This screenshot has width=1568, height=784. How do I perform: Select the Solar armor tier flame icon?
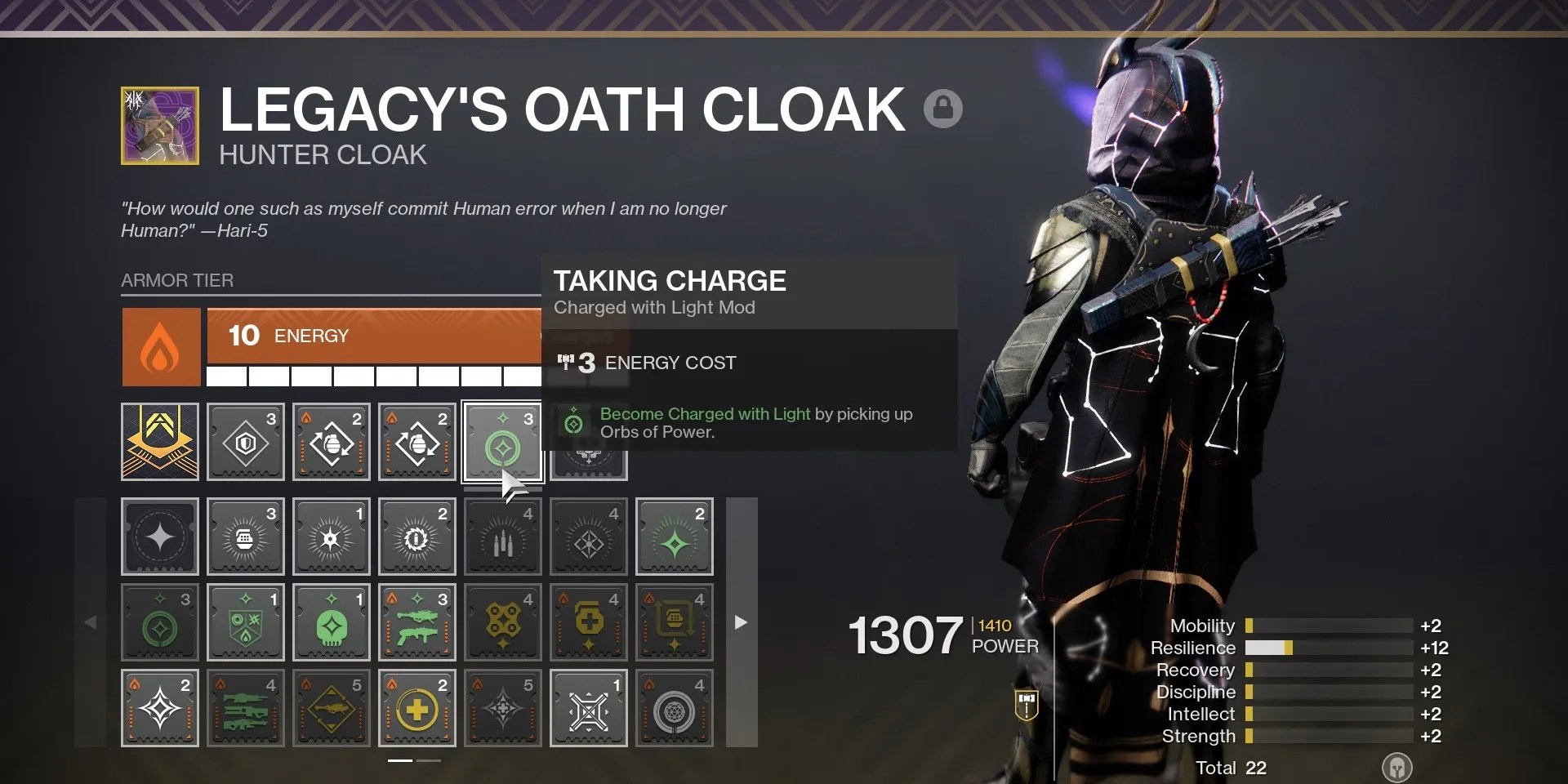point(160,347)
